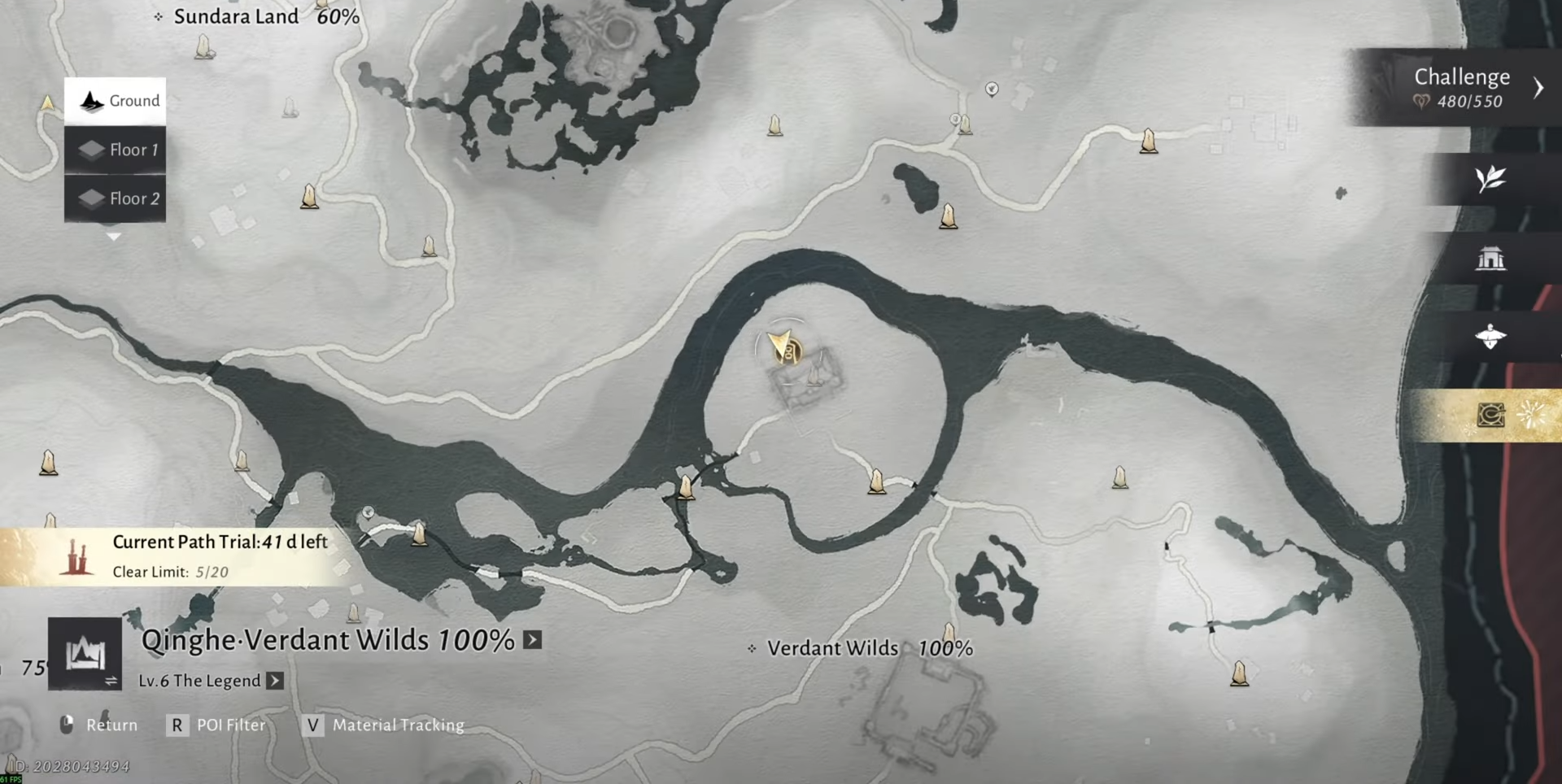The height and width of the screenshot is (784, 1562).
Task: Switch map to Floor 1
Action: pyautogui.click(x=116, y=150)
